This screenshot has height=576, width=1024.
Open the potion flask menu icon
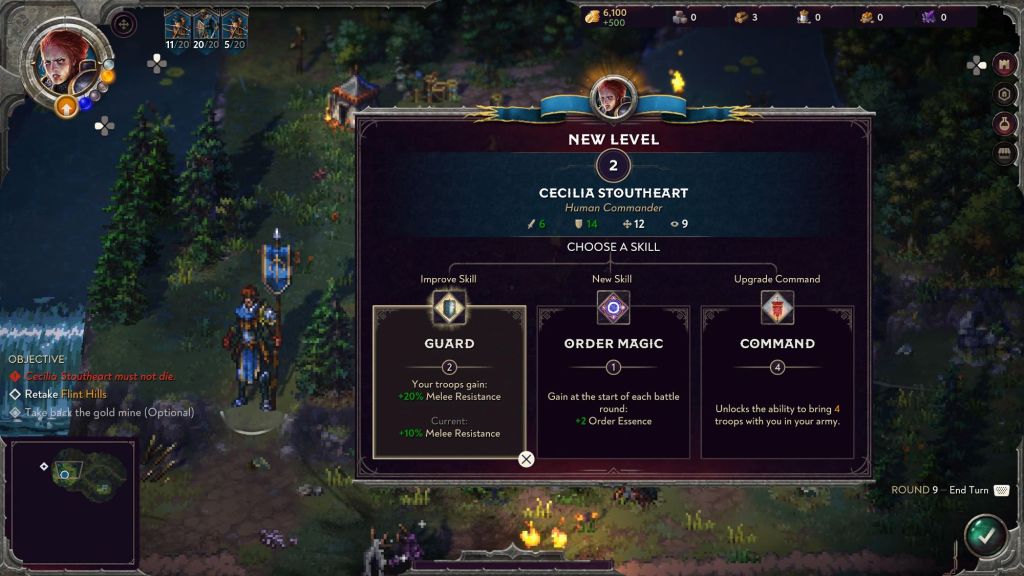coord(1007,124)
